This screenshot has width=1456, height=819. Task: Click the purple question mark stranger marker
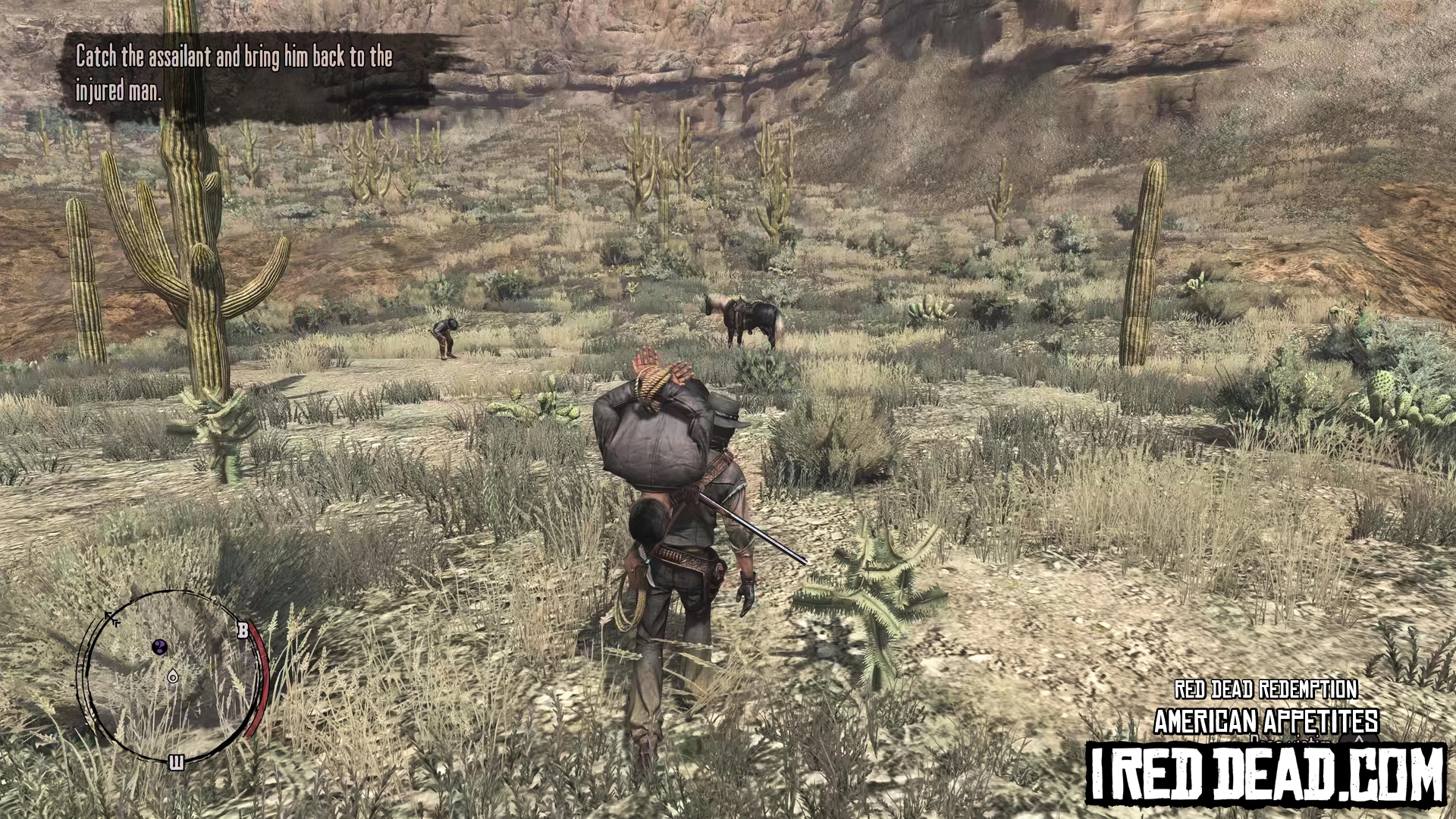(x=160, y=647)
